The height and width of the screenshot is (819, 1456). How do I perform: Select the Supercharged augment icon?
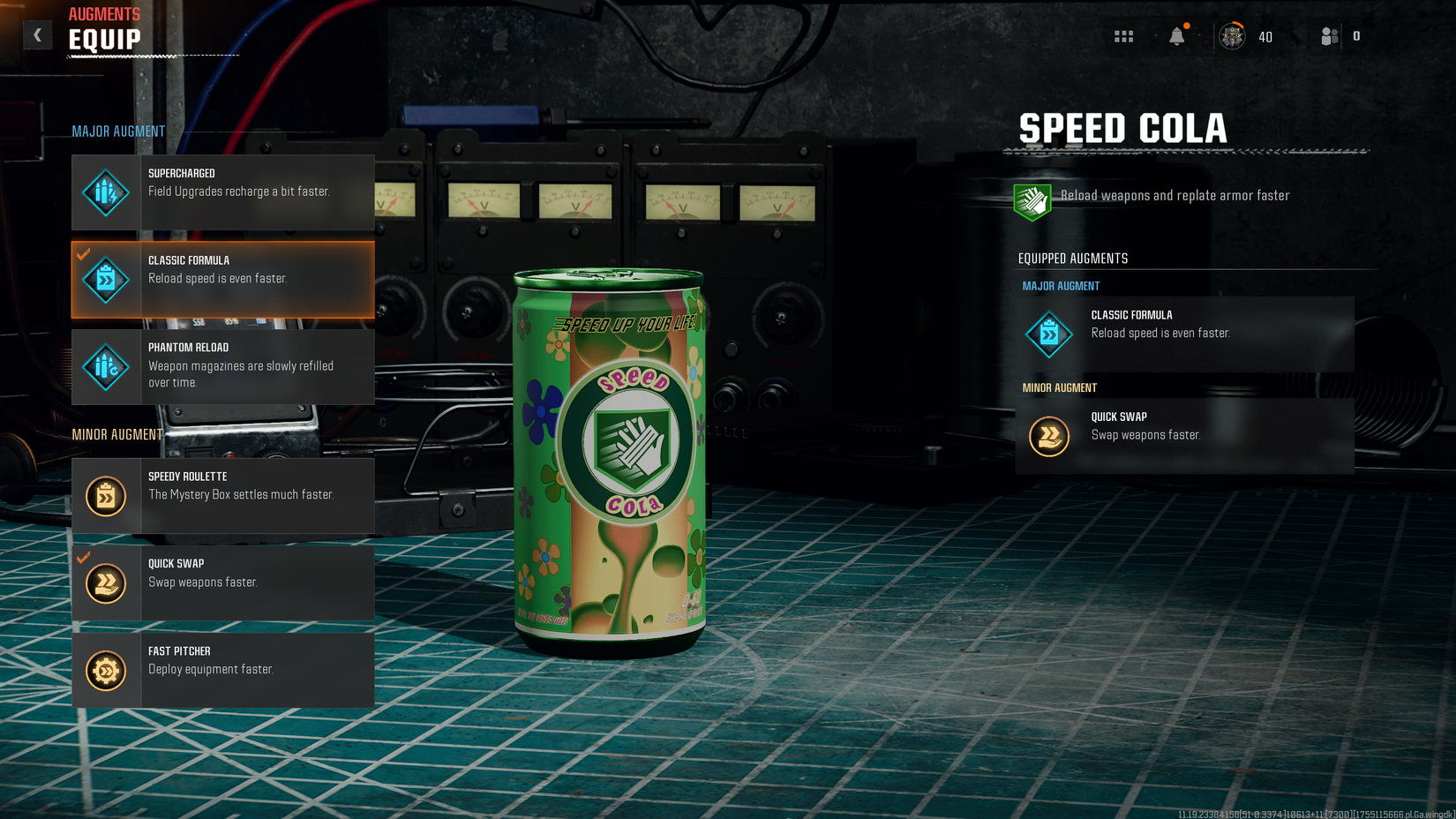click(x=105, y=192)
